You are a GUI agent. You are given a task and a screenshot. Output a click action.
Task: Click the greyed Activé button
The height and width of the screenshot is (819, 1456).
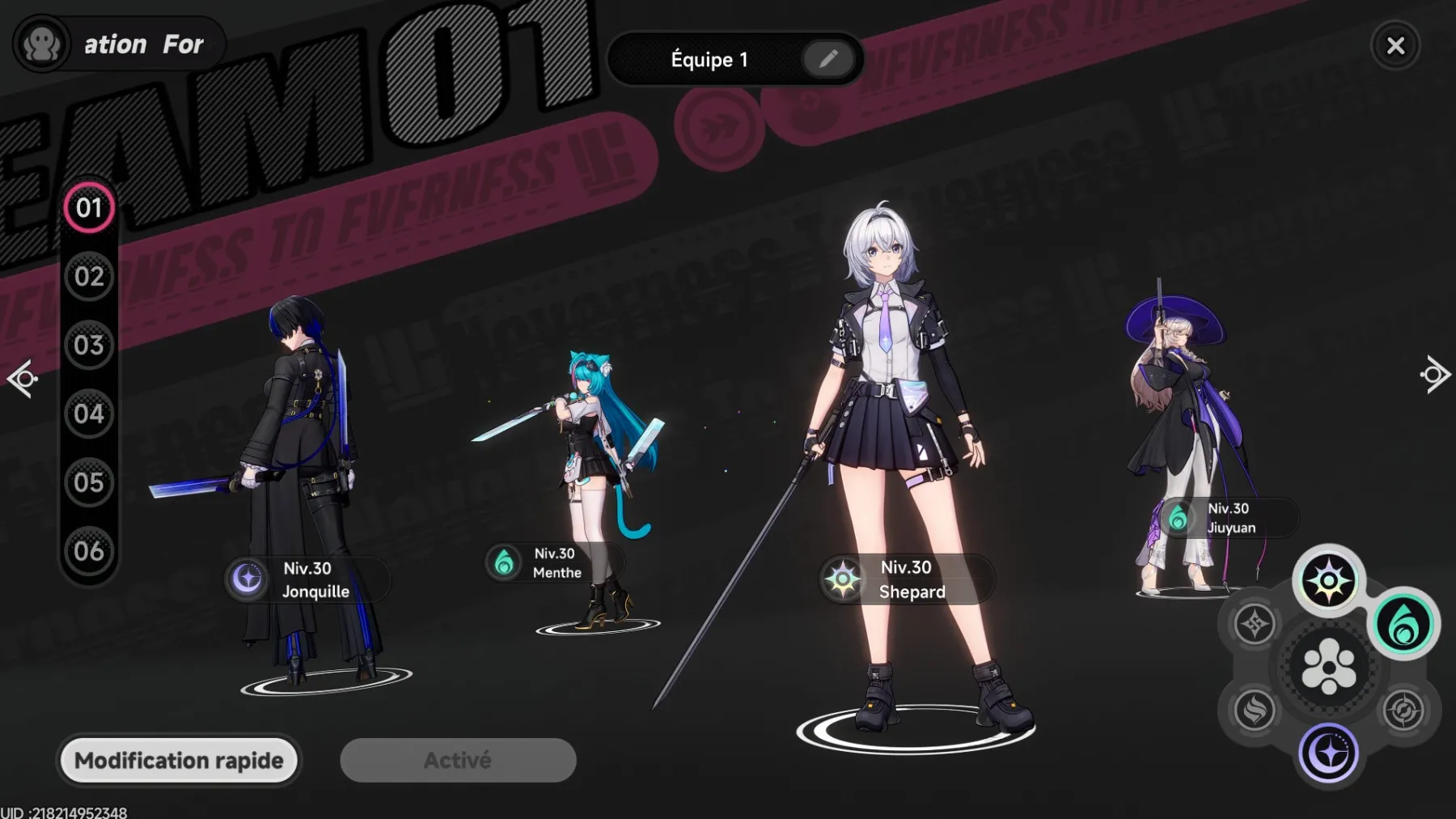(458, 761)
